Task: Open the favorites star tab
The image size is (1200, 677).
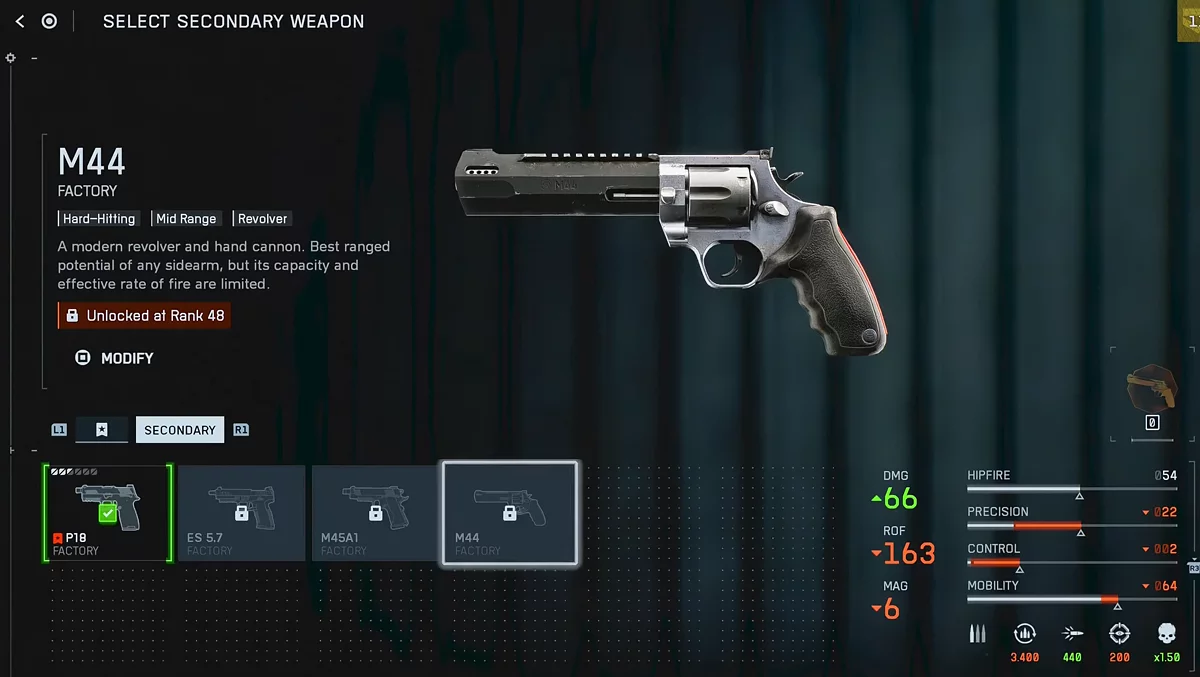Action: 102,430
